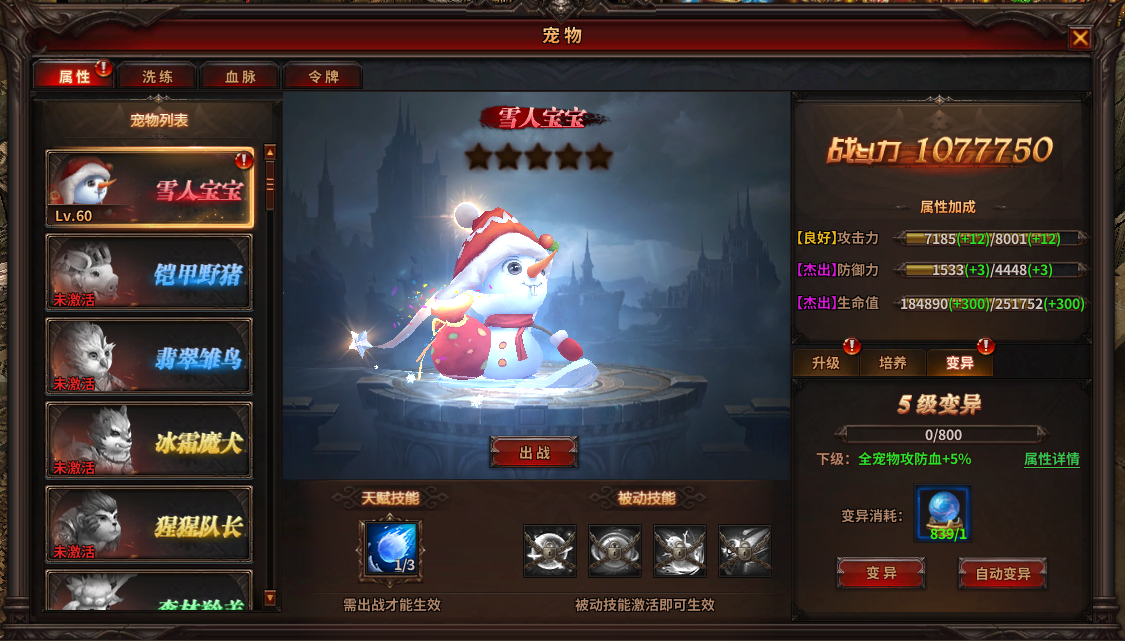Click the blue orb mutation material icon
The image size is (1125, 641).
pos(942,513)
